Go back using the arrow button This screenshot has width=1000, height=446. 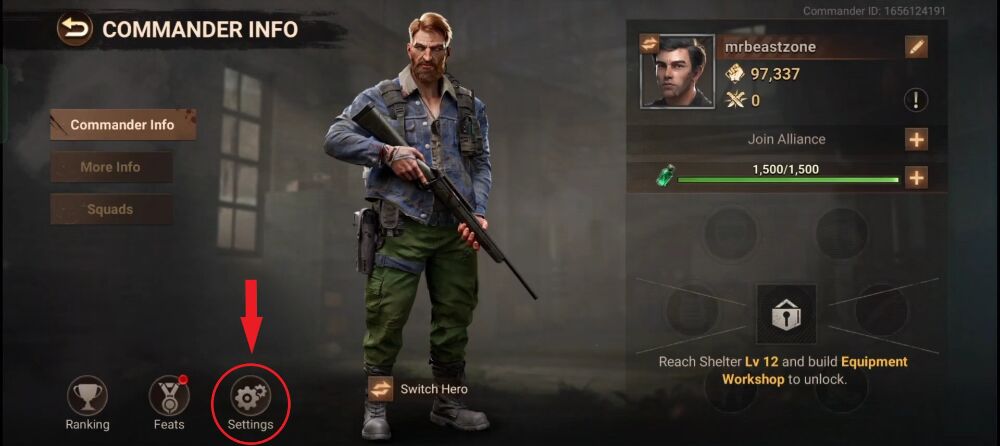(74, 29)
